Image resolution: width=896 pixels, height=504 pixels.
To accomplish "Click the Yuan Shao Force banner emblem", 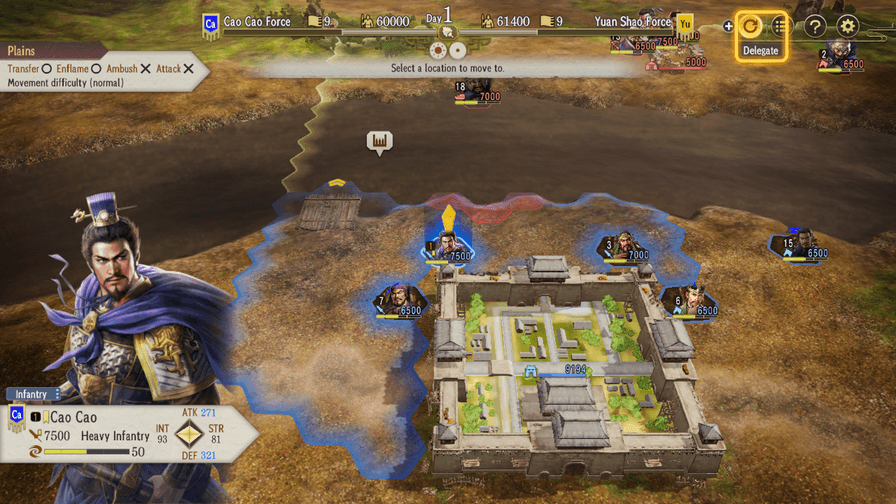I will click(685, 23).
